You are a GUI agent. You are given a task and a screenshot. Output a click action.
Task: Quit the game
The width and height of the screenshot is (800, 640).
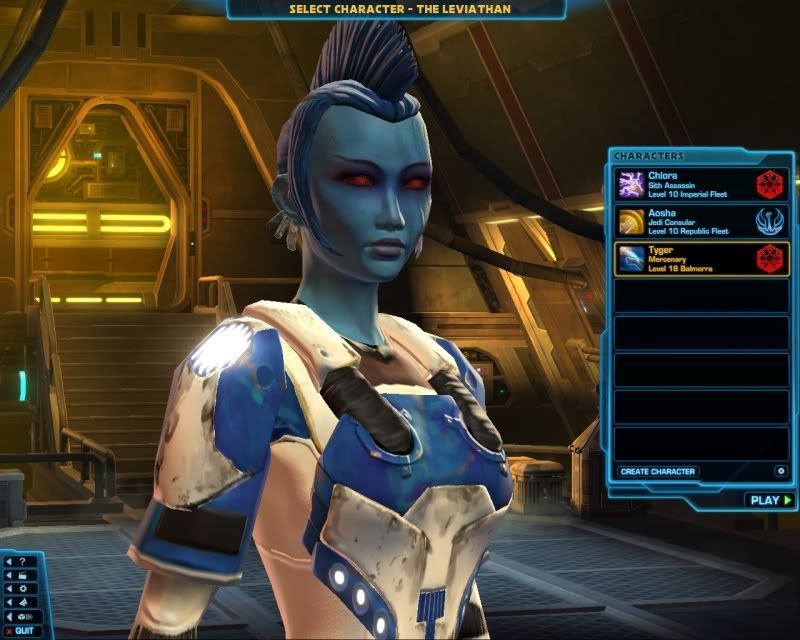pyautogui.click(x=22, y=631)
